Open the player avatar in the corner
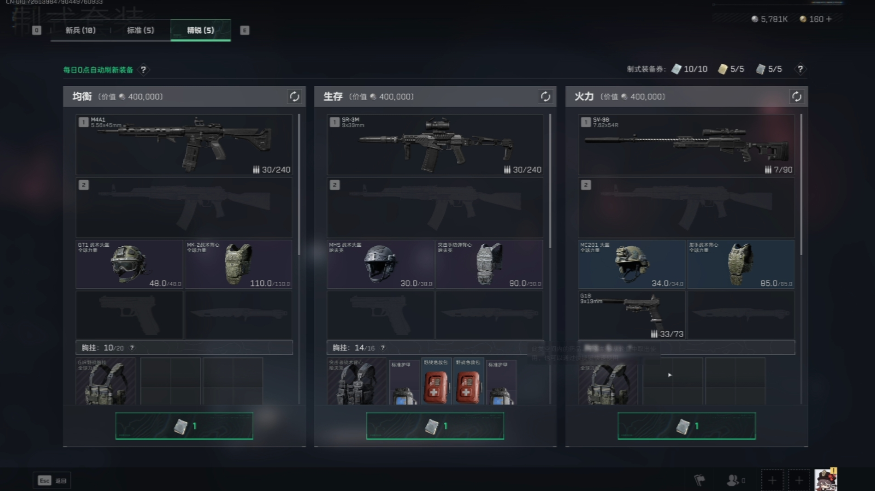 coord(825,480)
